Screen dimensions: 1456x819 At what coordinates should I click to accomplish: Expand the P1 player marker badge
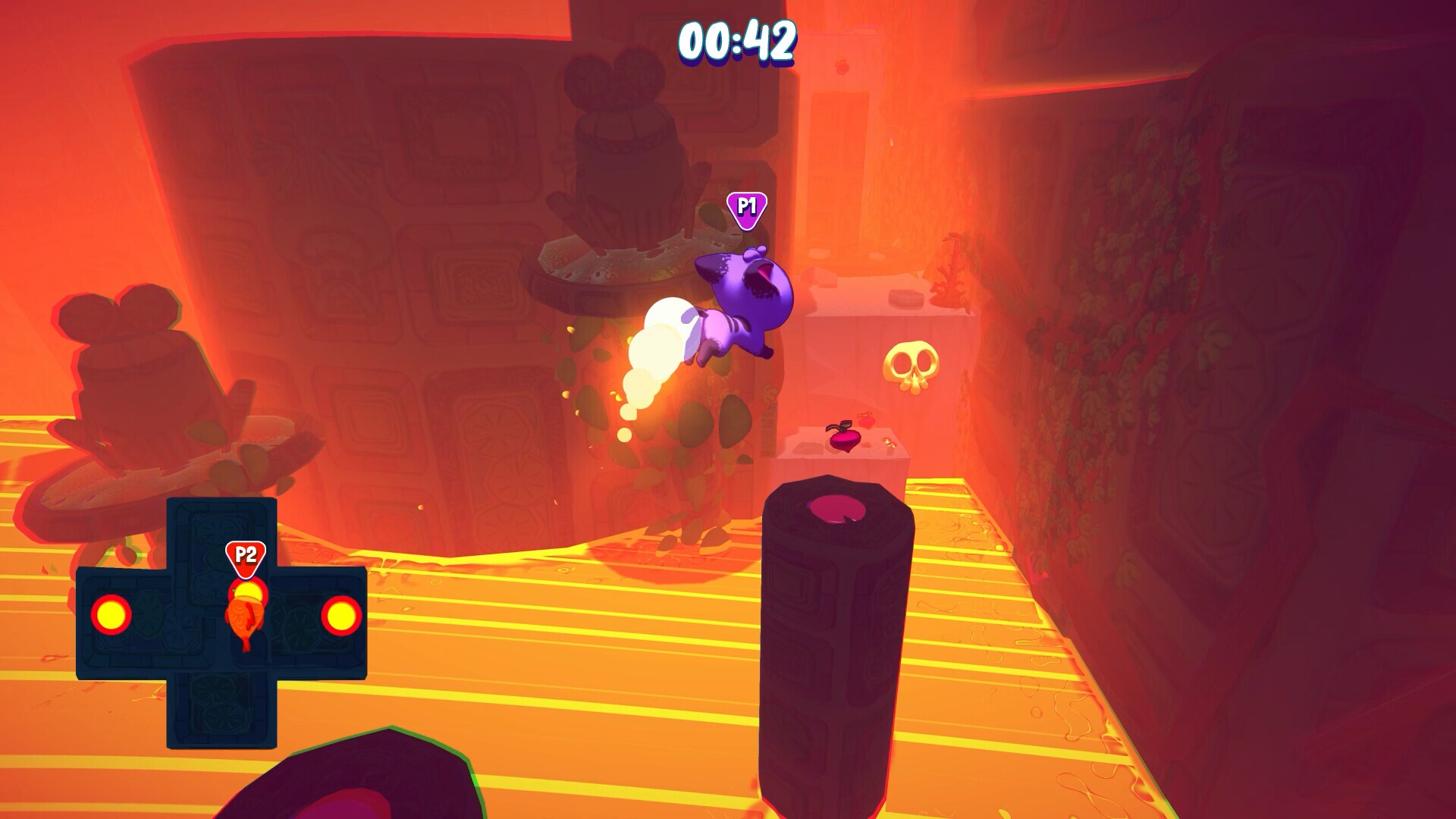(745, 205)
